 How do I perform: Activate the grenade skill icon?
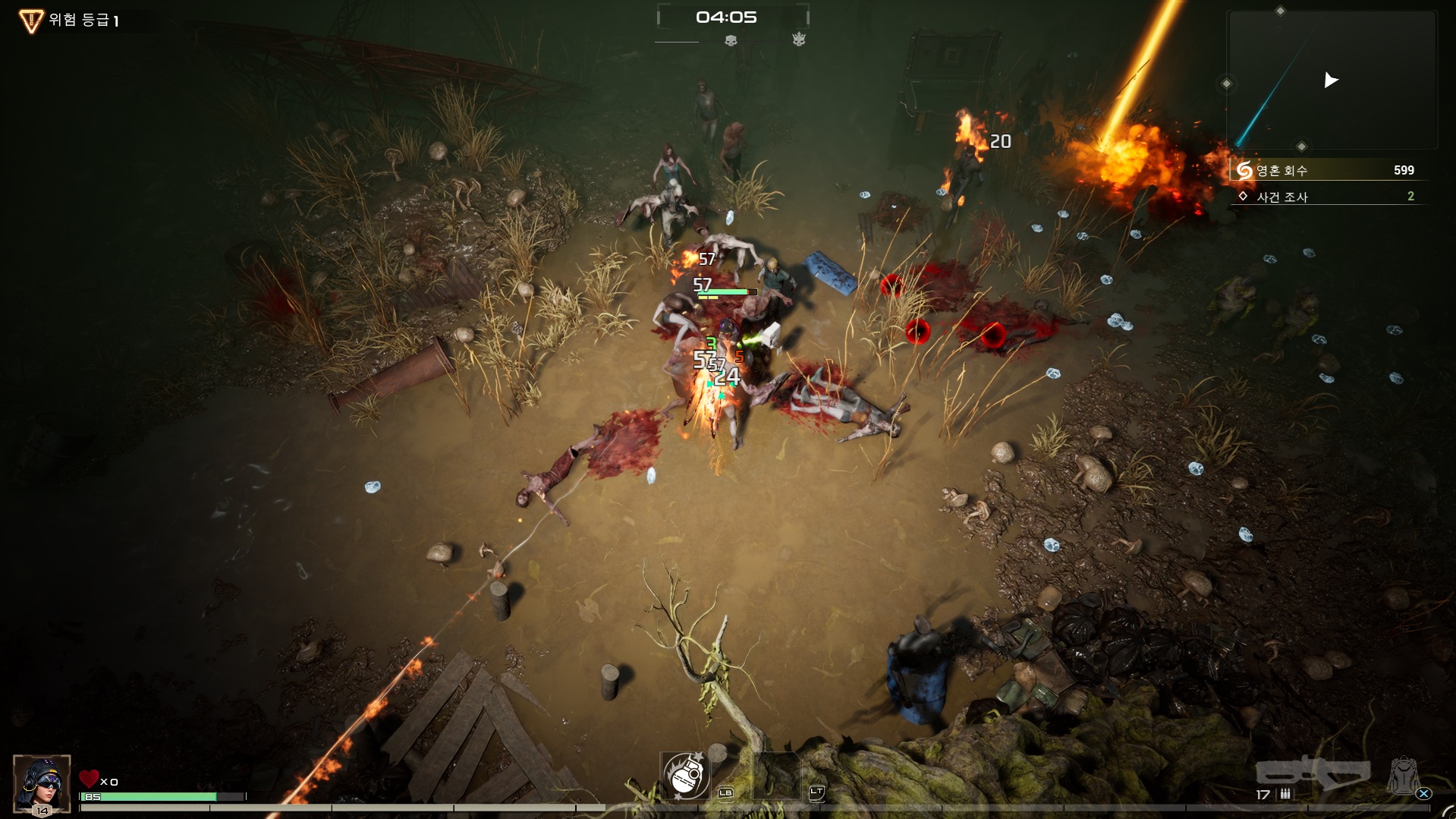[686, 776]
